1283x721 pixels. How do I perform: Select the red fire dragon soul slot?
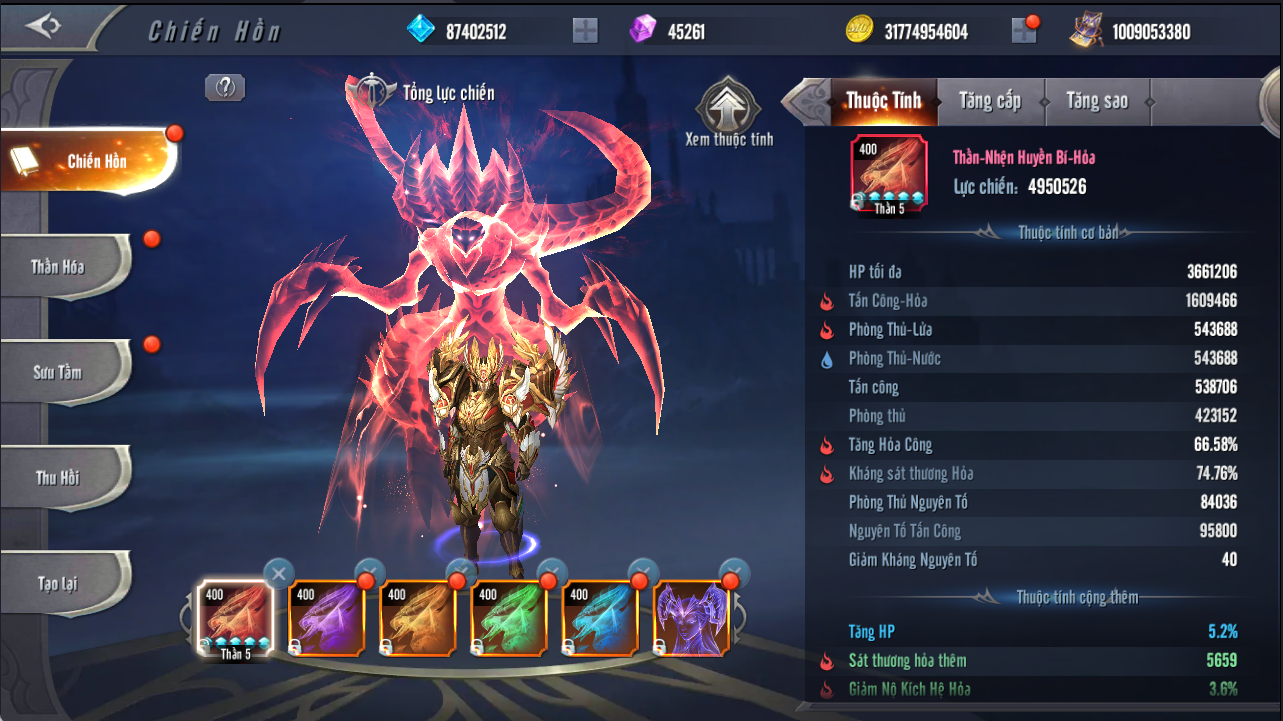(x=236, y=618)
